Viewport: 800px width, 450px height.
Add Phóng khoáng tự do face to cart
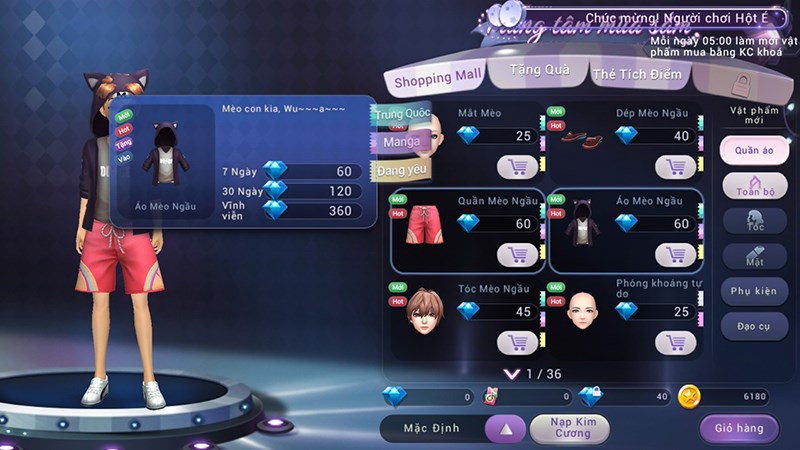coord(676,342)
